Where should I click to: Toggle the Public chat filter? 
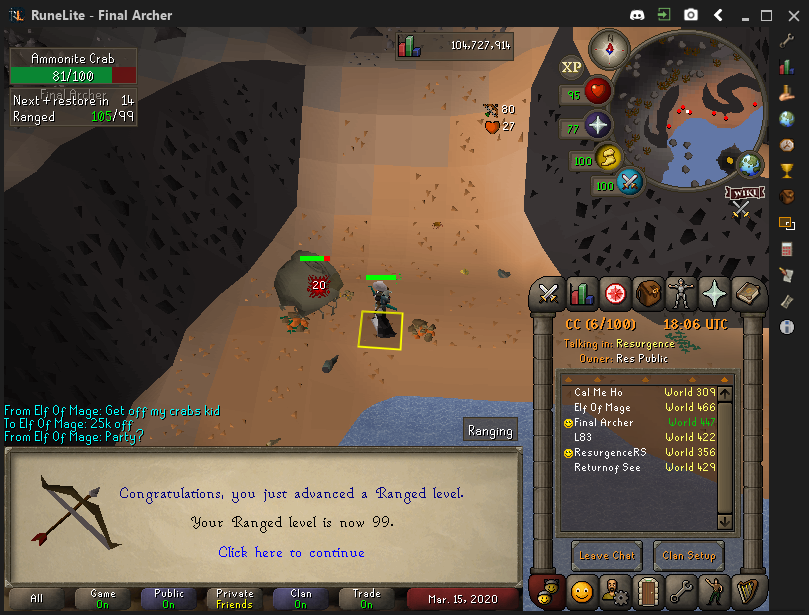[x=168, y=598]
